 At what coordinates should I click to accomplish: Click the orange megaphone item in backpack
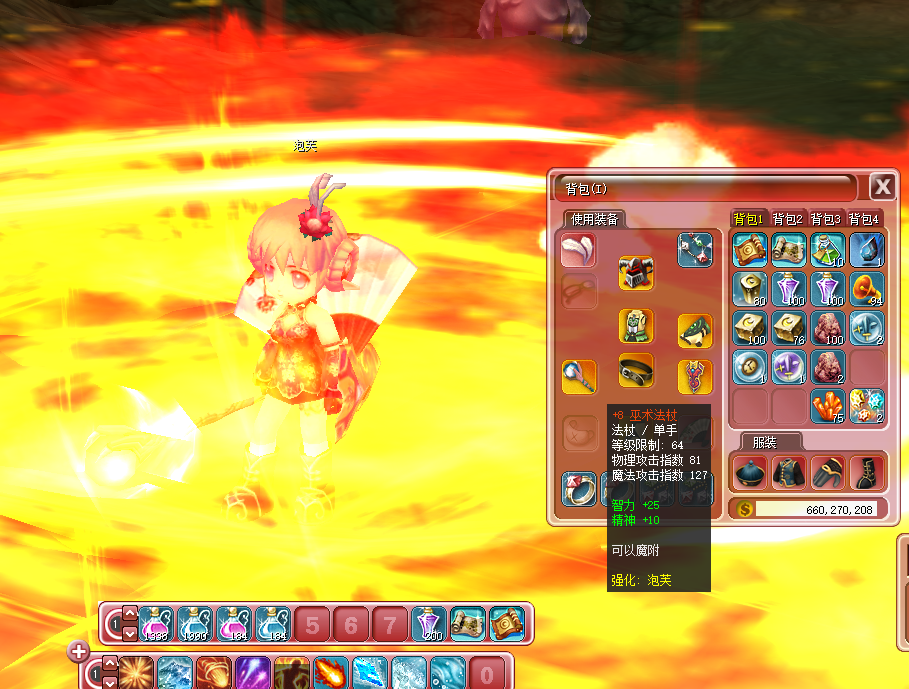coord(866,289)
